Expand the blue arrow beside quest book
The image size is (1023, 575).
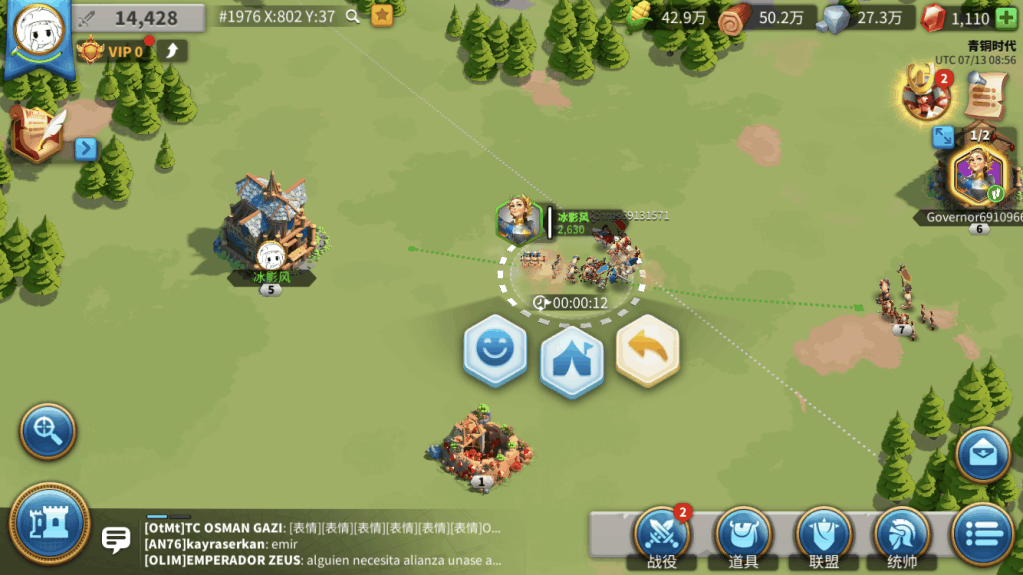click(86, 149)
